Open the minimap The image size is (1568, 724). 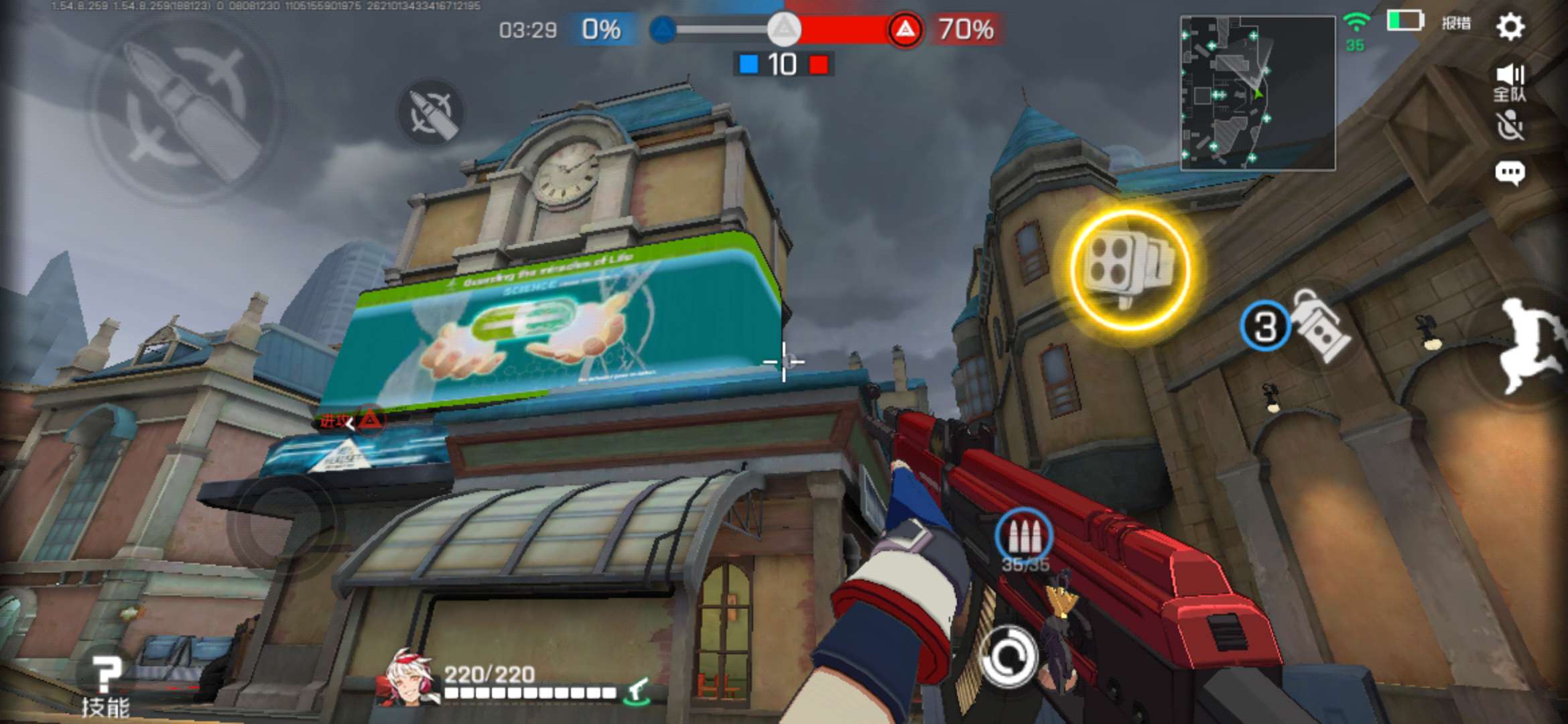pyautogui.click(x=1257, y=93)
